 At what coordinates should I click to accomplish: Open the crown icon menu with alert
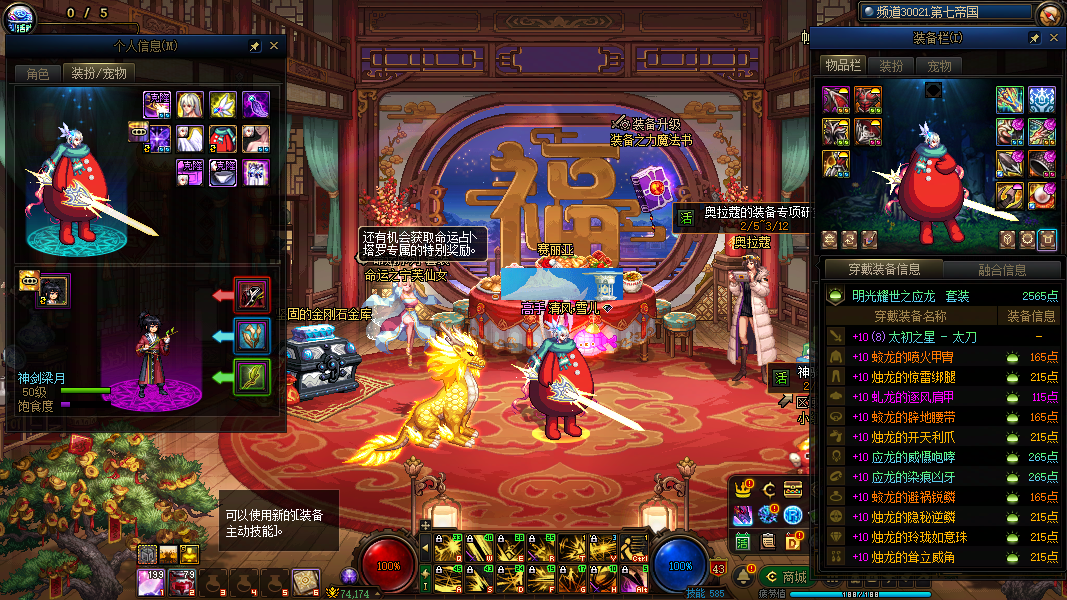click(x=743, y=490)
